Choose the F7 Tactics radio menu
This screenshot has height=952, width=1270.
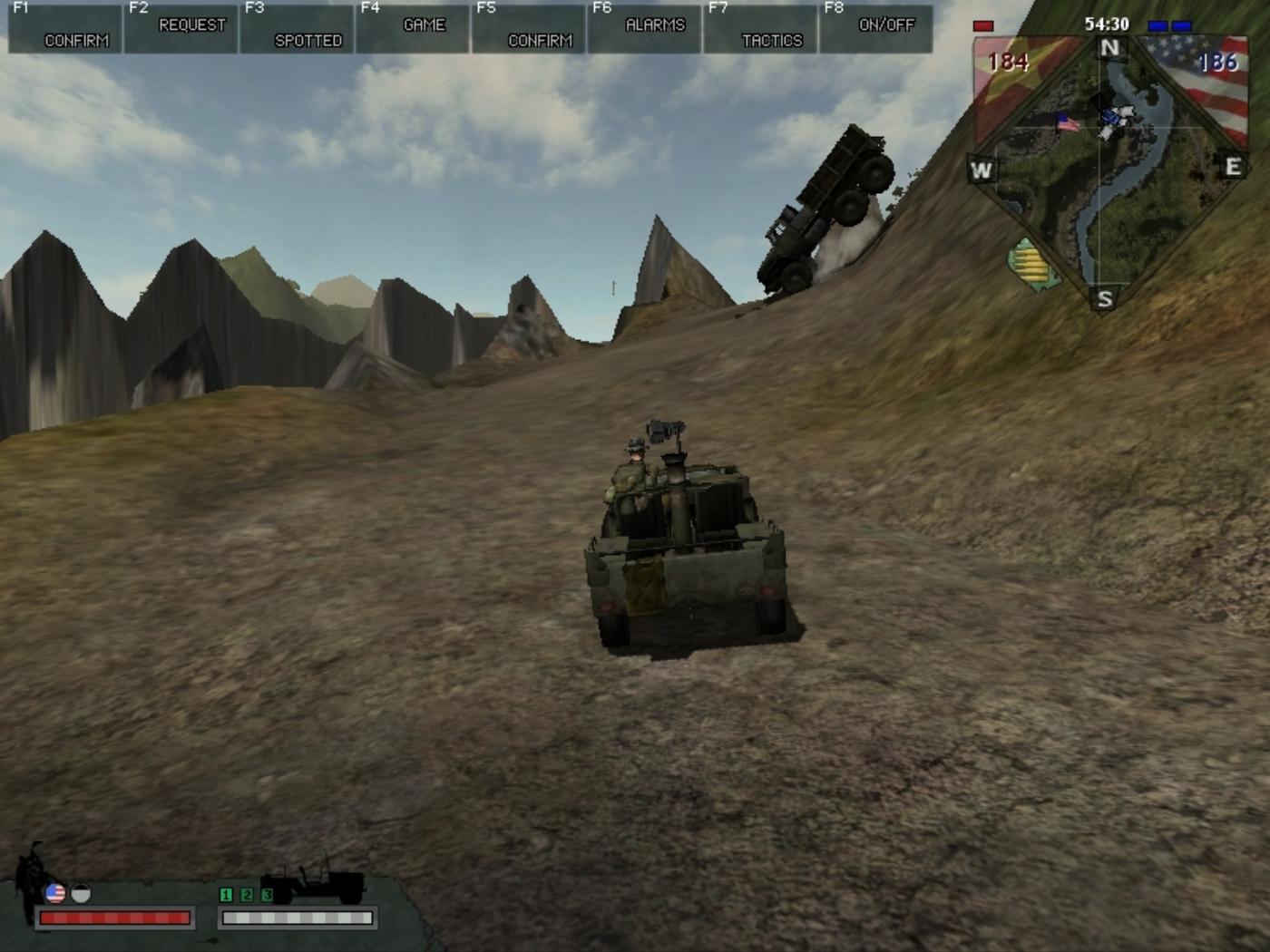tap(761, 28)
